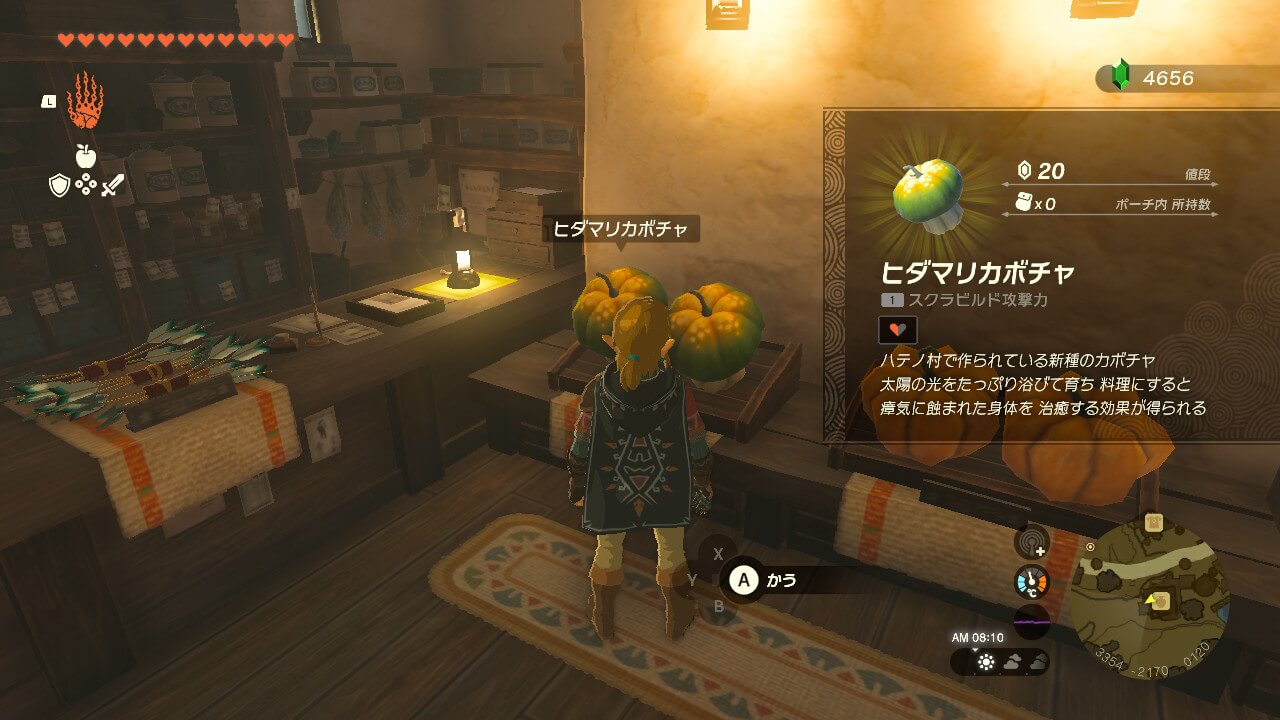Choose the shield quick-select icon
The width and height of the screenshot is (1280, 720).
click(59, 185)
